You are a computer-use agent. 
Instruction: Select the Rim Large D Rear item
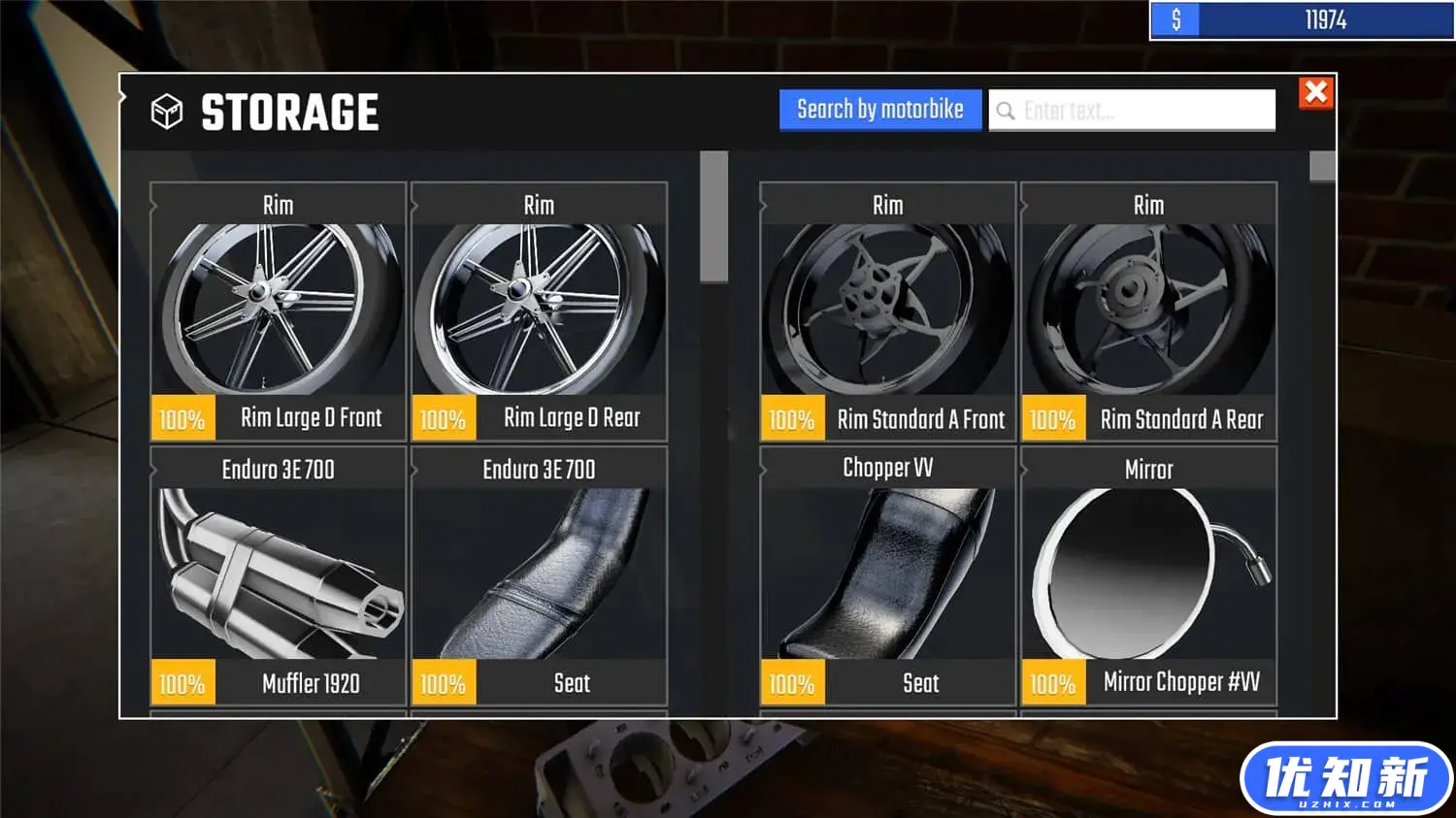click(539, 311)
